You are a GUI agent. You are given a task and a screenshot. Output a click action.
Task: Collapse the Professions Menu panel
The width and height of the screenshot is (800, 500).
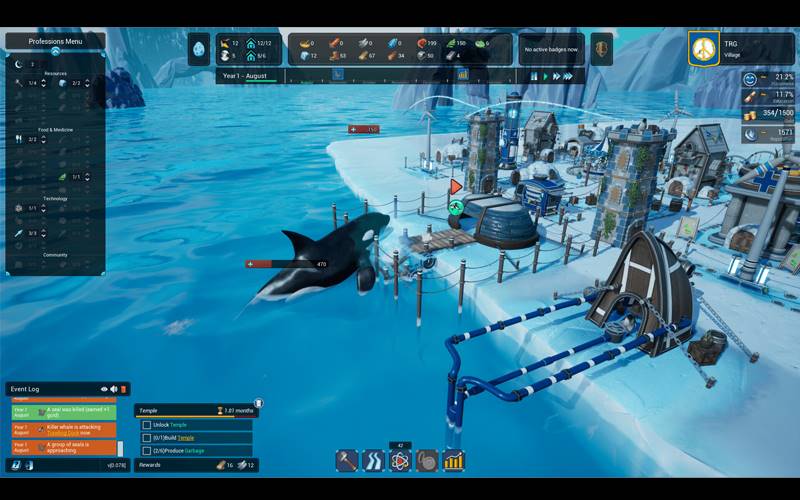point(55,51)
